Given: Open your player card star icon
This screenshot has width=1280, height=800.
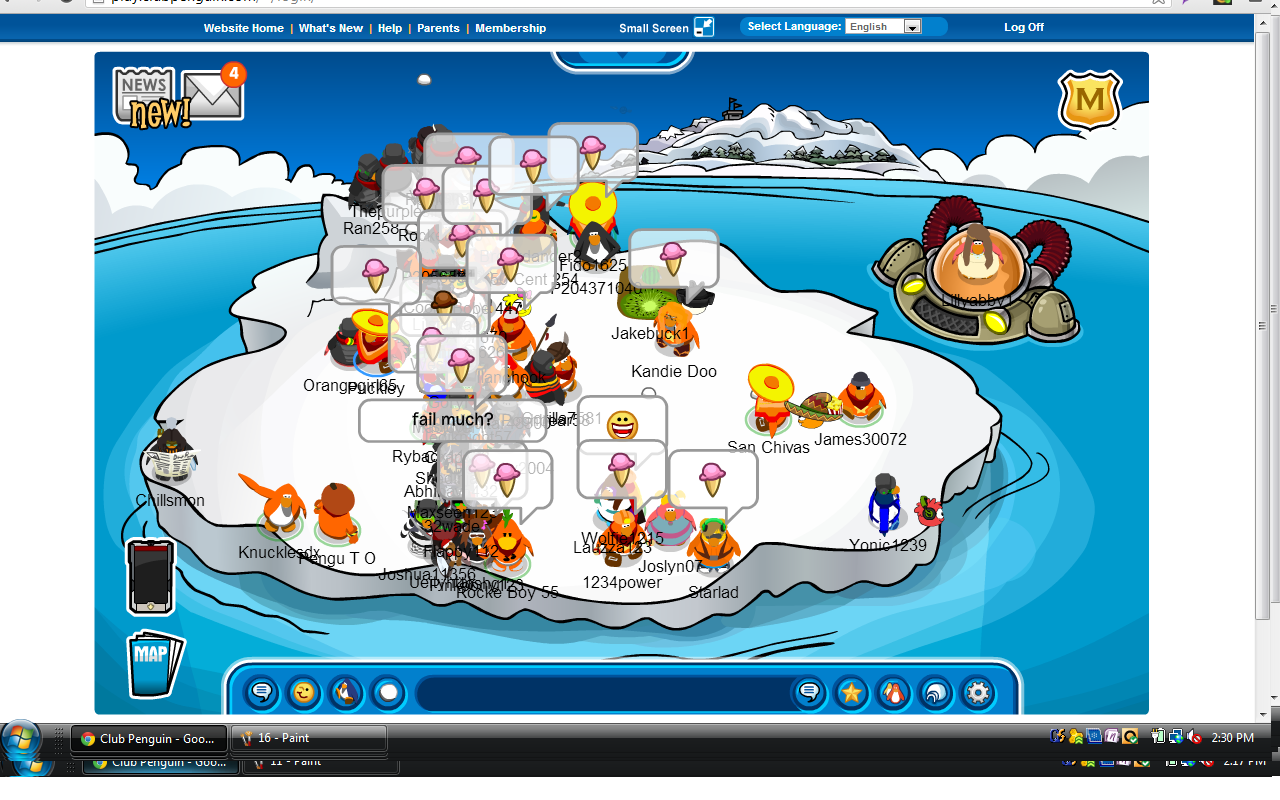Looking at the screenshot, I should (851, 692).
